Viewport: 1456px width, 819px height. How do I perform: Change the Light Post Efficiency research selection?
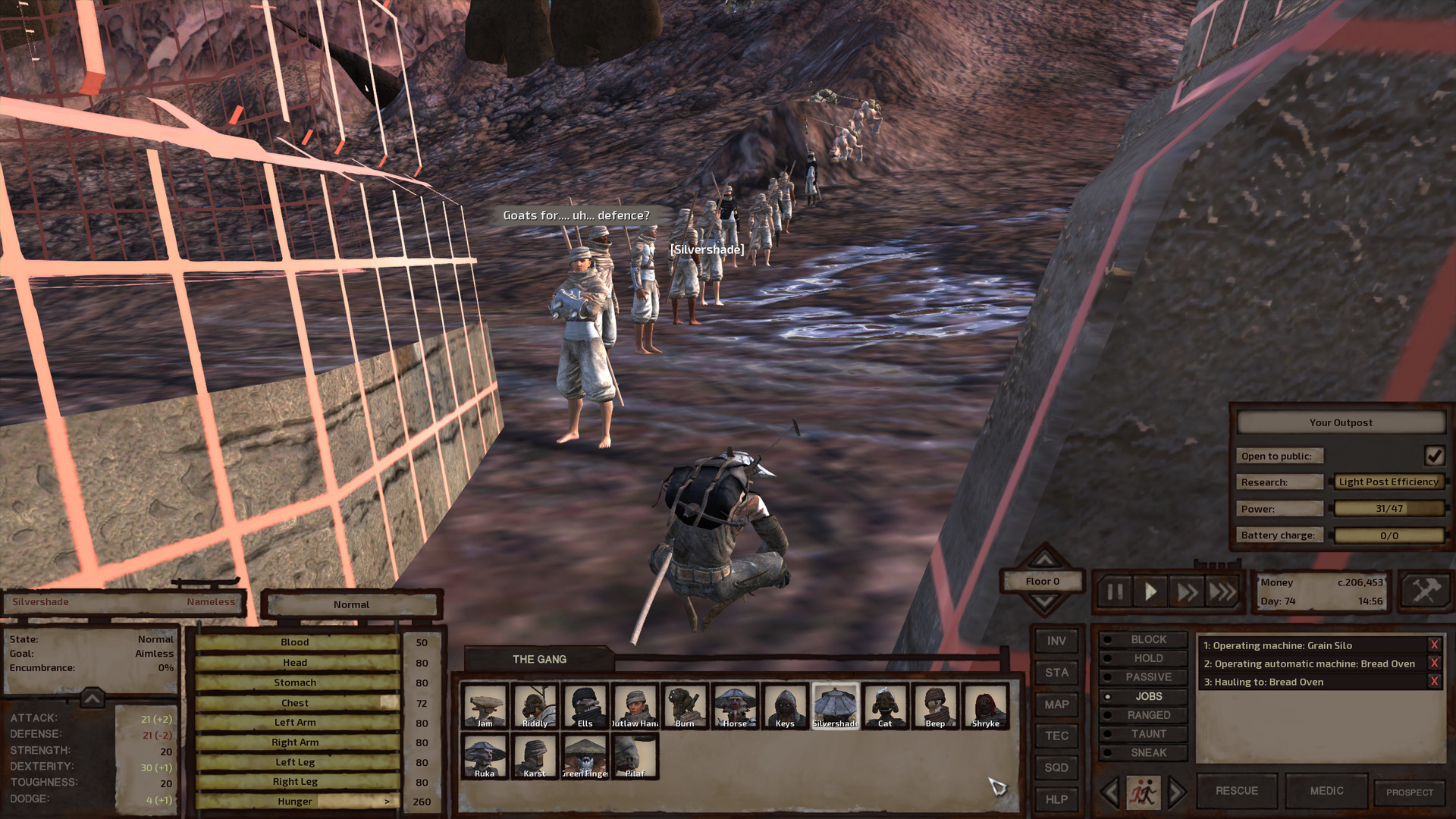1388,482
